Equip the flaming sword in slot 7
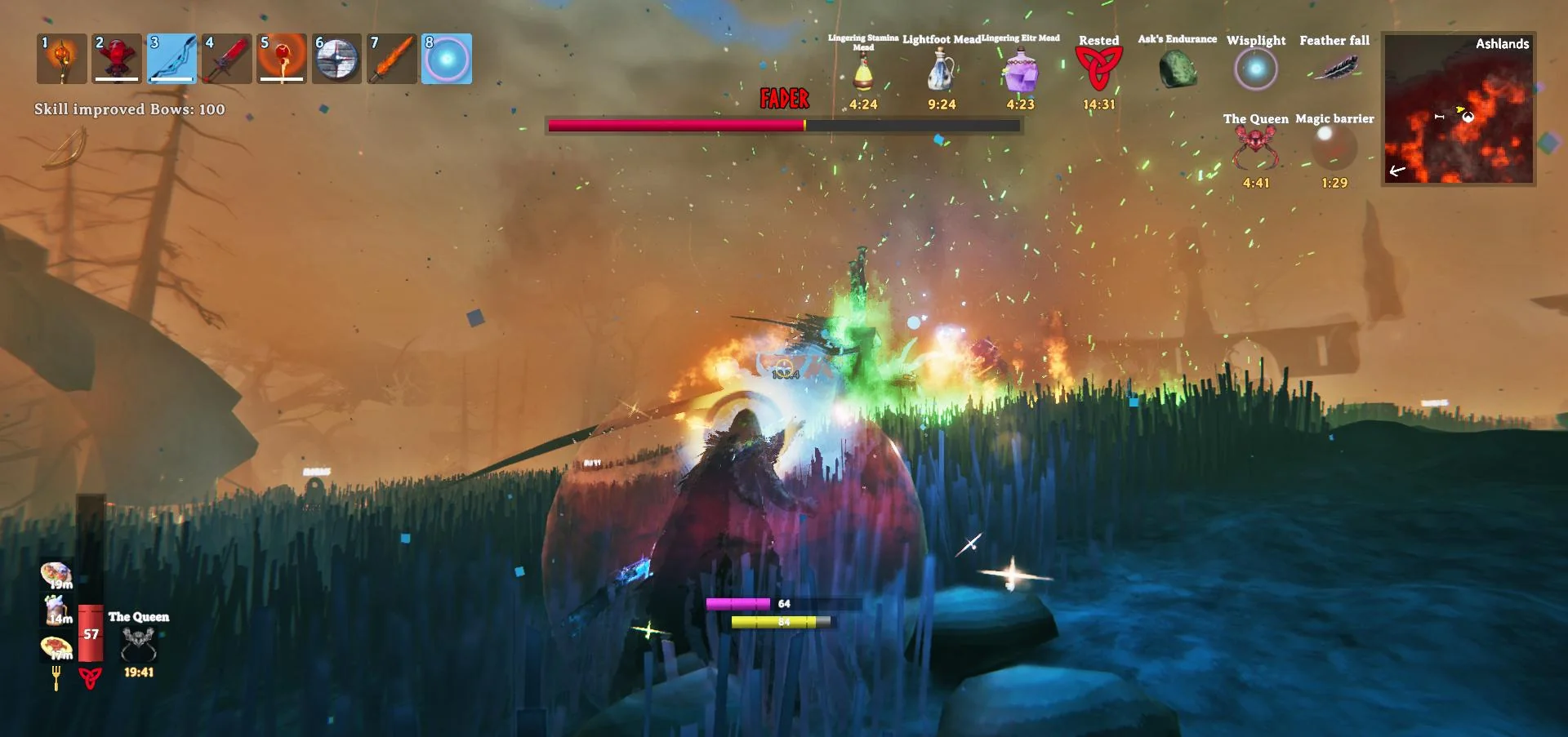The height and width of the screenshot is (737, 1568). (x=392, y=59)
